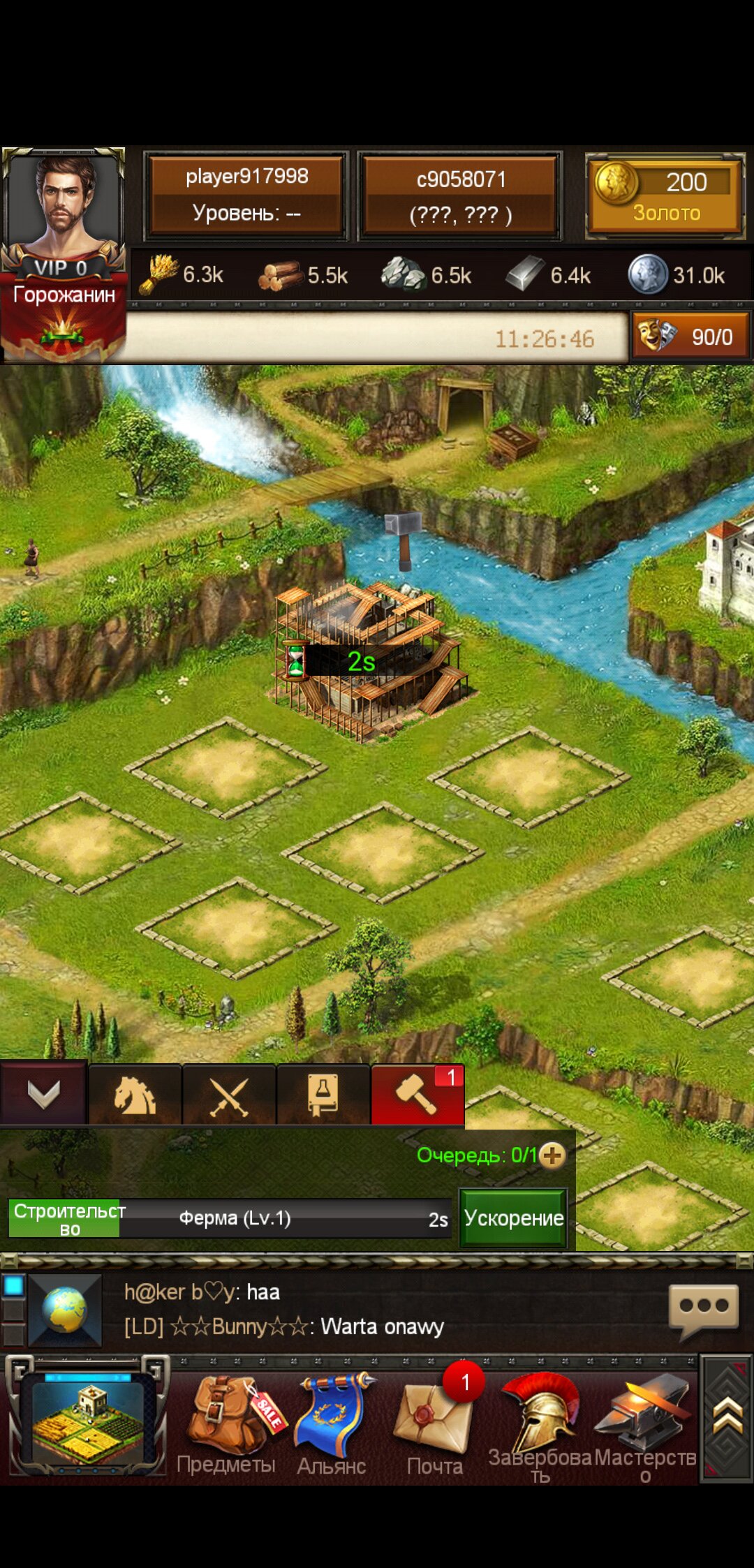Collapse the queue panel with down arrow

(x=43, y=1094)
